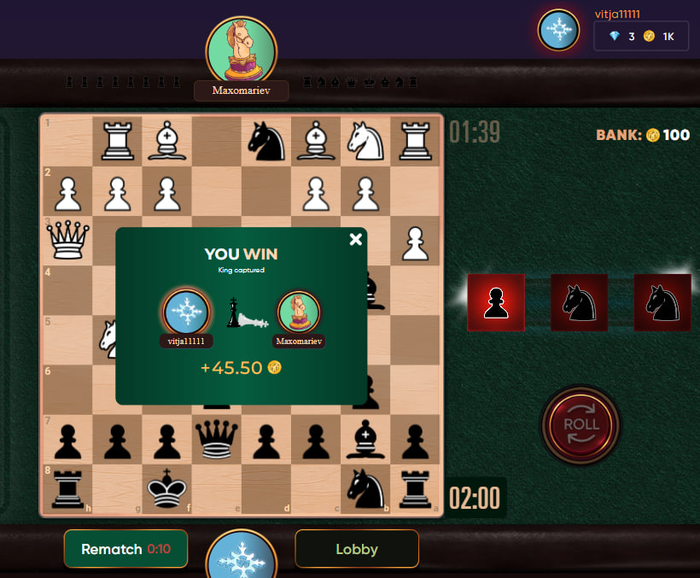The width and height of the screenshot is (700, 578).
Task: Select the black king on the board
Action: (x=166, y=489)
